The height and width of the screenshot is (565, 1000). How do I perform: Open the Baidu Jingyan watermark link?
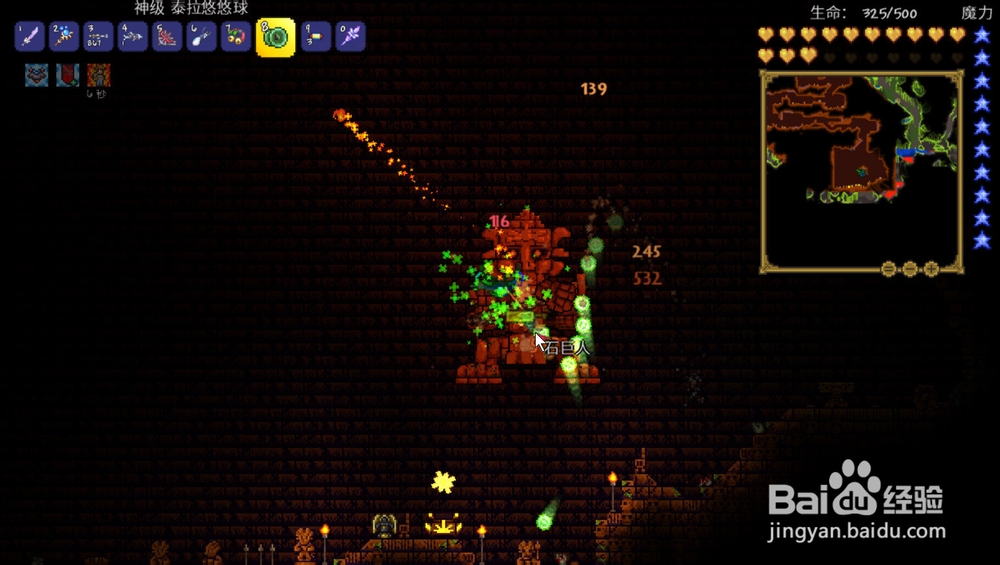(857, 505)
